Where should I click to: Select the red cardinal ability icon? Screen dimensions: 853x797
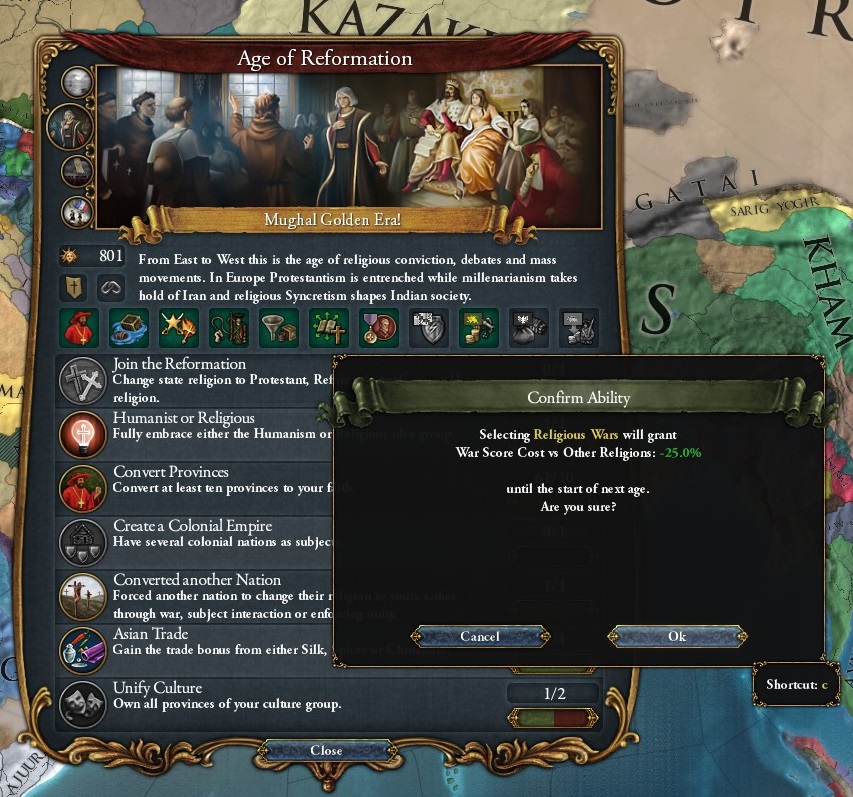78,327
